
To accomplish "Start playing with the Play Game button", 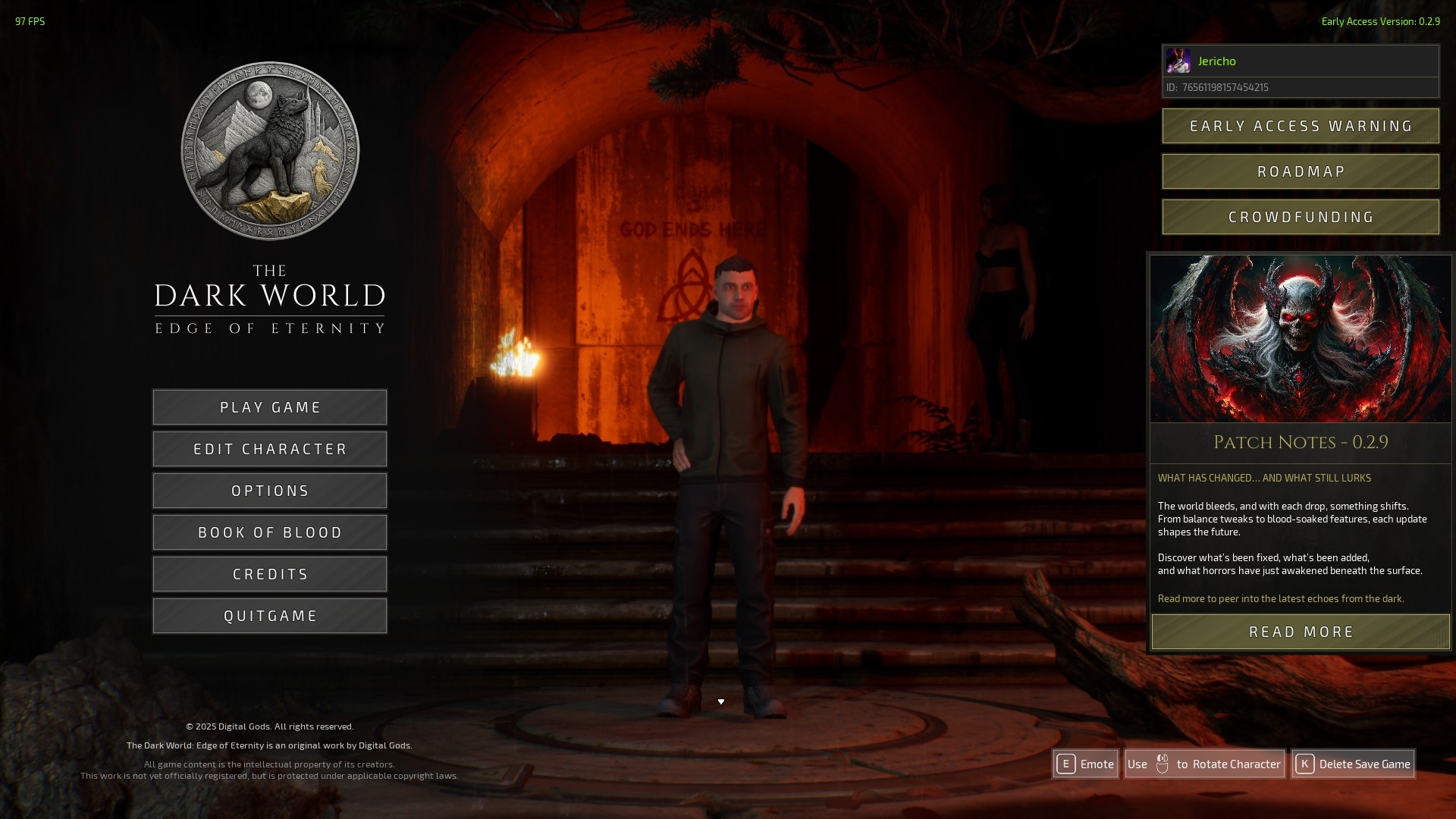I will (270, 407).
